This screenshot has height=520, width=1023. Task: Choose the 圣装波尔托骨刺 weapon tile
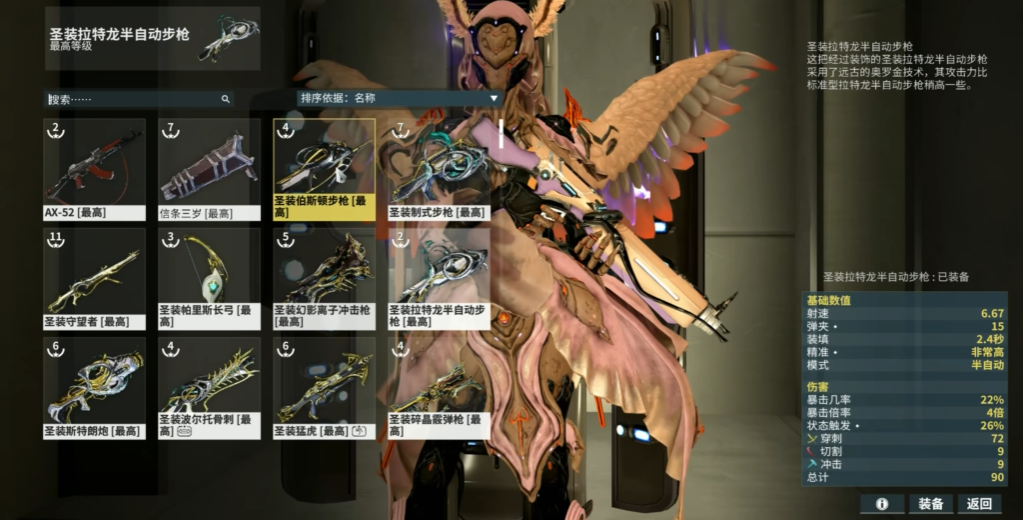pos(209,386)
